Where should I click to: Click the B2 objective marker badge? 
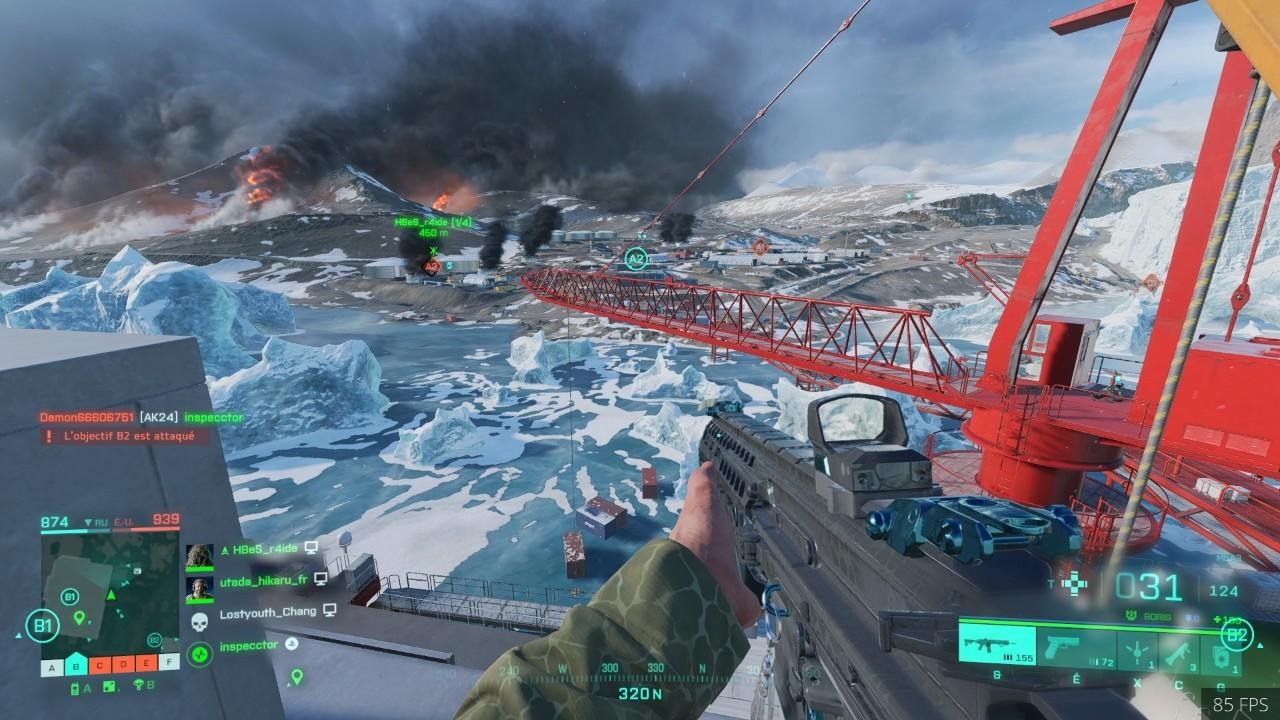[x=1237, y=635]
